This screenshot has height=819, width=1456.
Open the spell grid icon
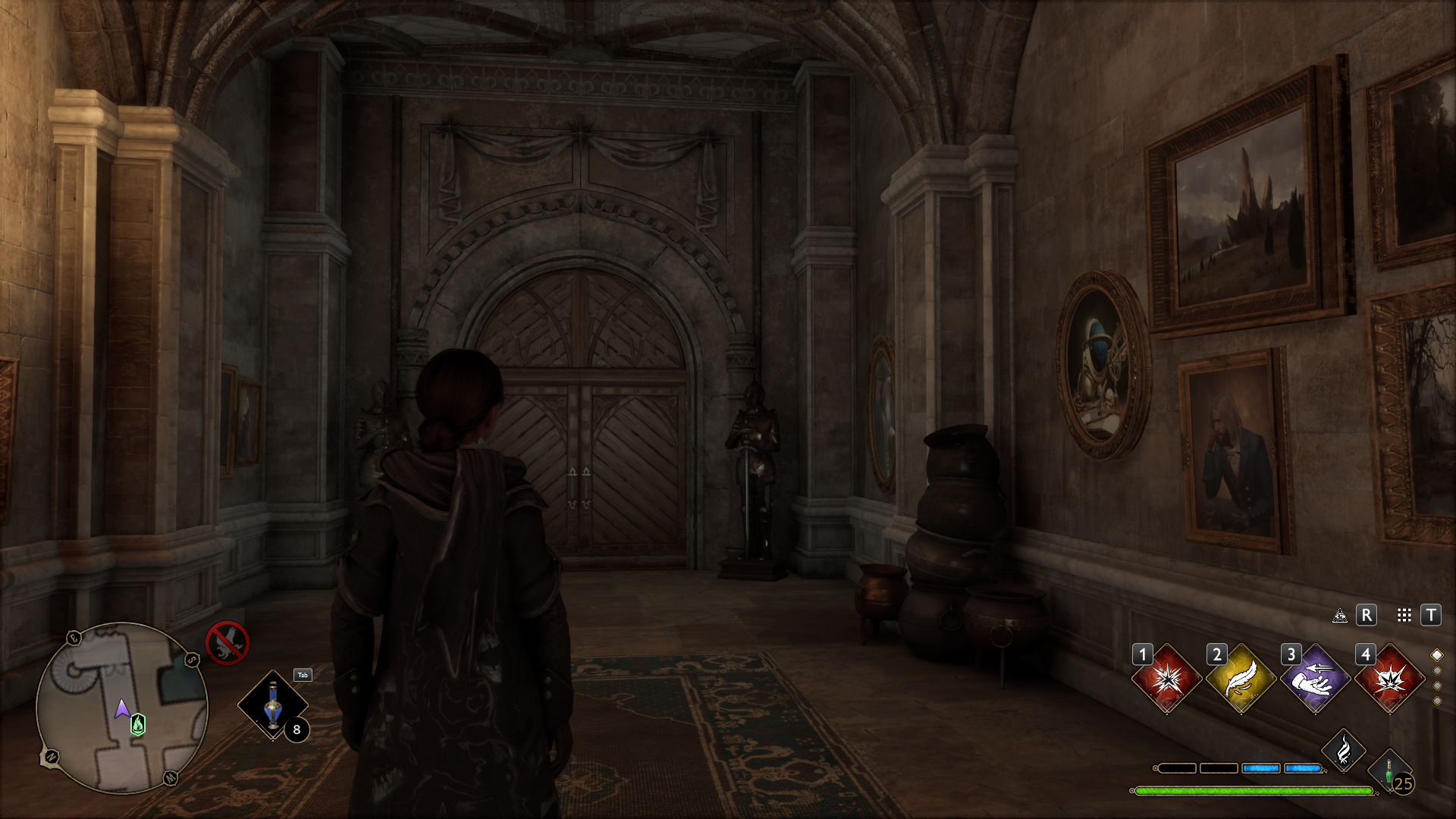coord(1404,616)
